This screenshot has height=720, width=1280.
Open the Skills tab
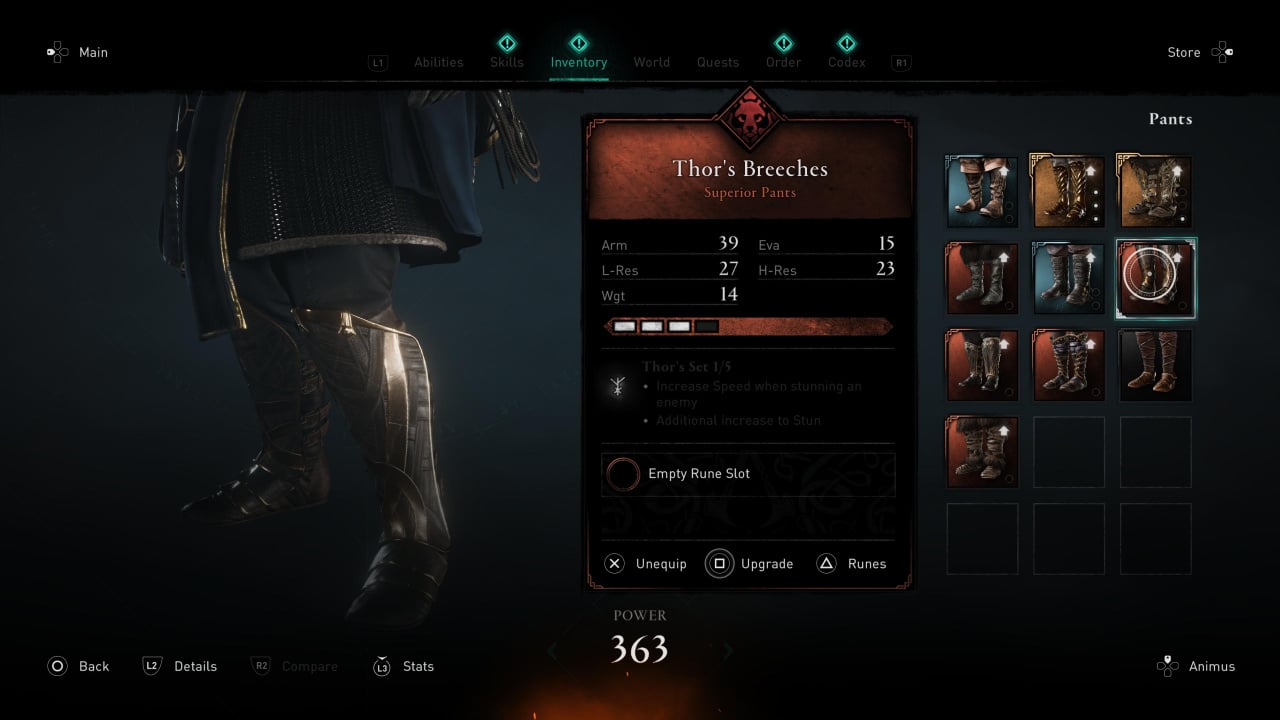tap(506, 62)
